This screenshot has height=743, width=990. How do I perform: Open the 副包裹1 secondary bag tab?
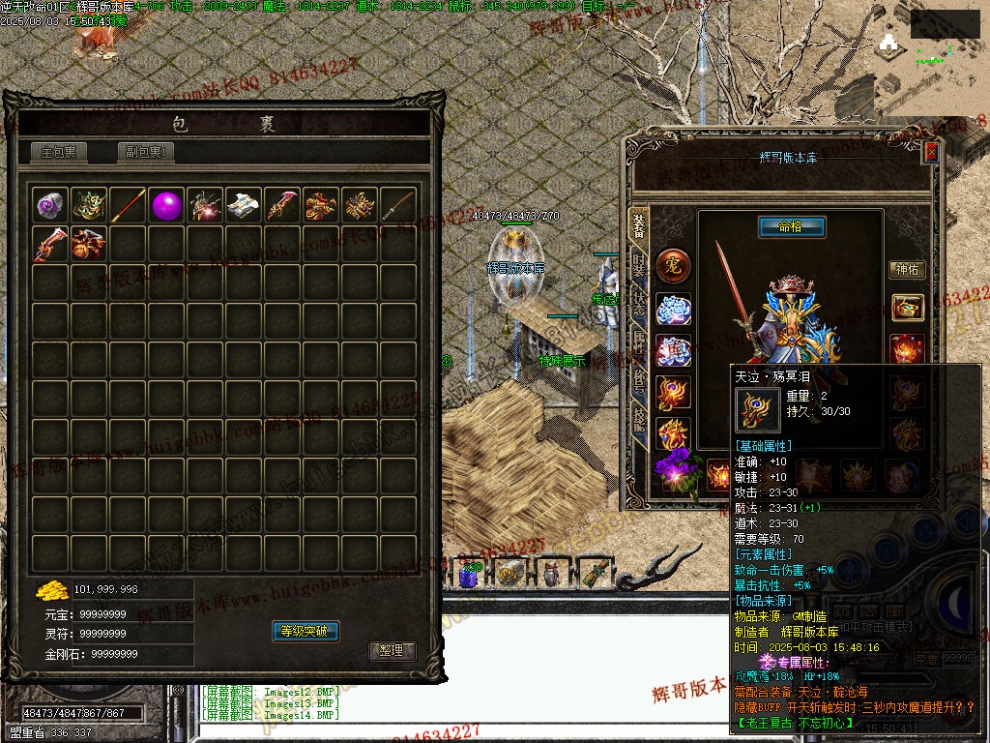click(146, 153)
